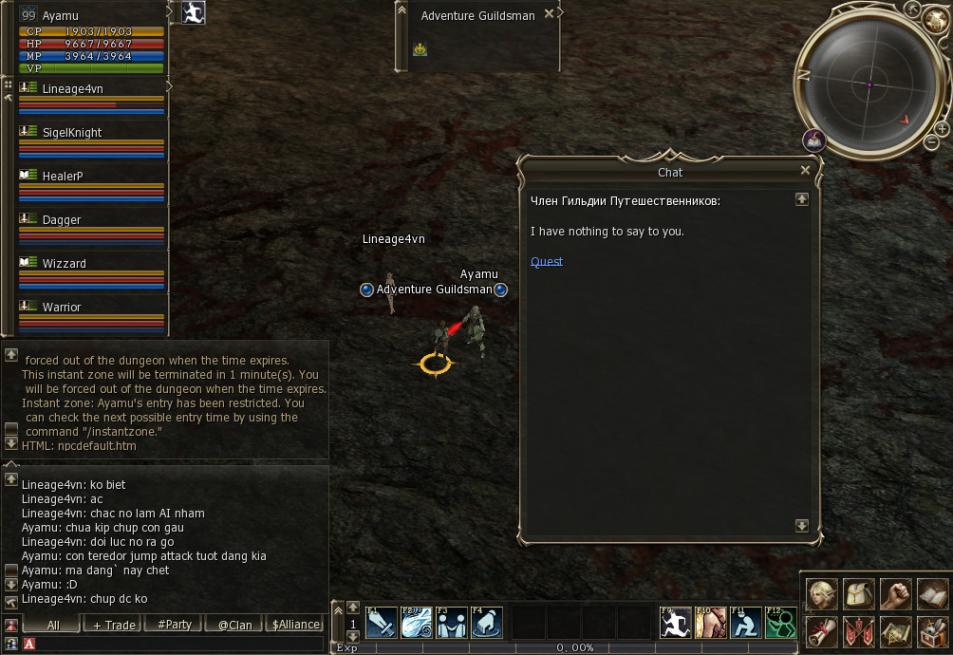This screenshot has width=953, height=655.
Task: Close the Chat dialog window
Action: [805, 171]
